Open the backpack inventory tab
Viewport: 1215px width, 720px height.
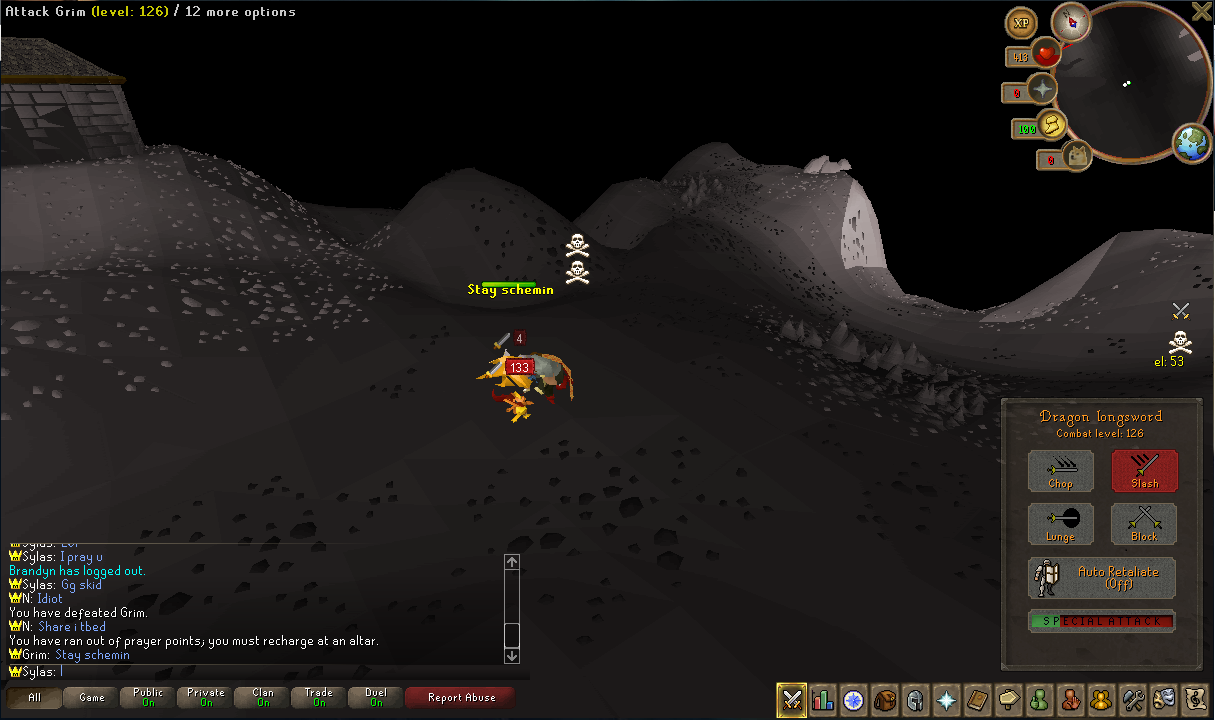[x=884, y=699]
